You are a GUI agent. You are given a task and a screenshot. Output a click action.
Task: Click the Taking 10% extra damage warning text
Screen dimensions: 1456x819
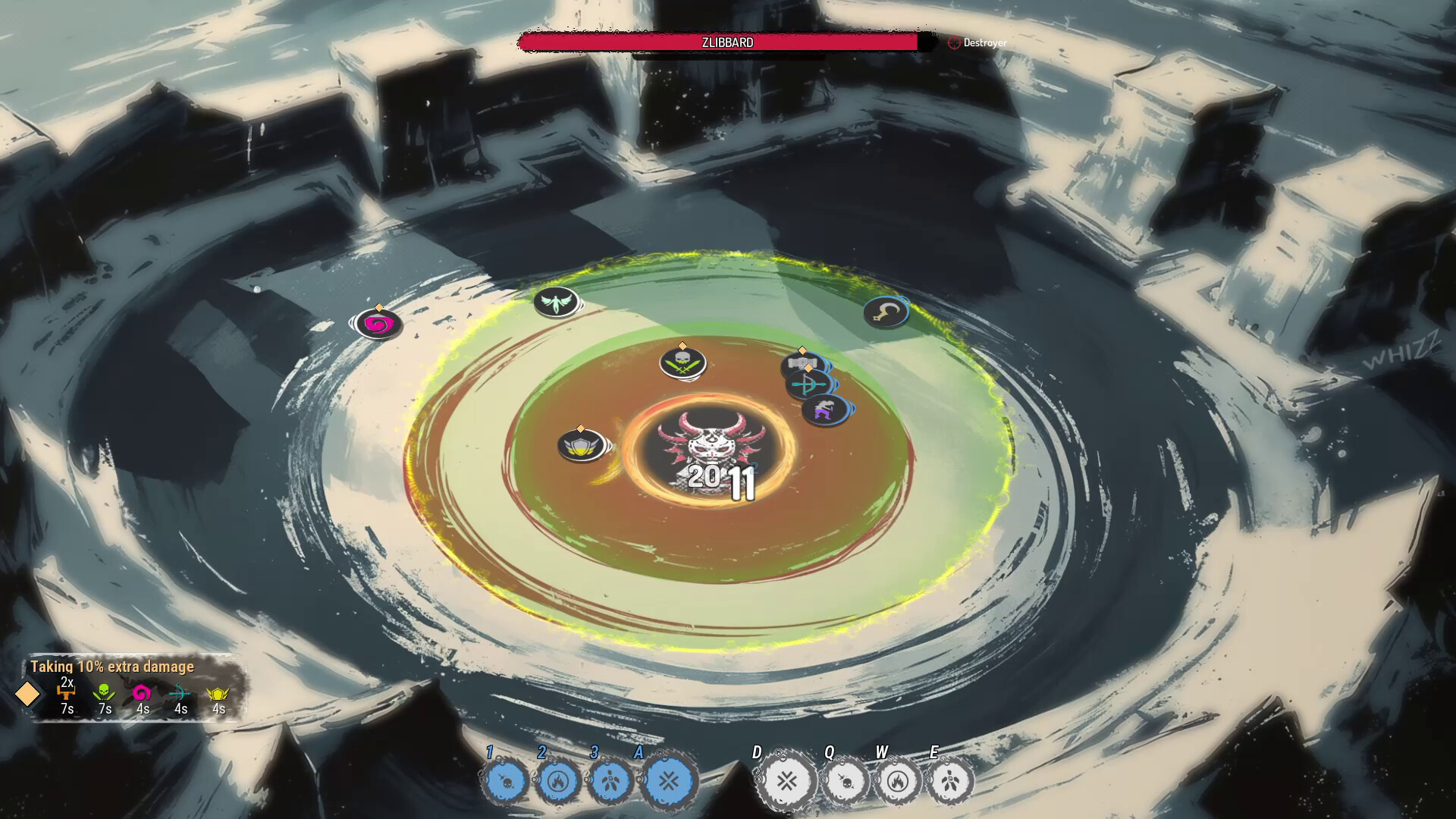pos(111,668)
